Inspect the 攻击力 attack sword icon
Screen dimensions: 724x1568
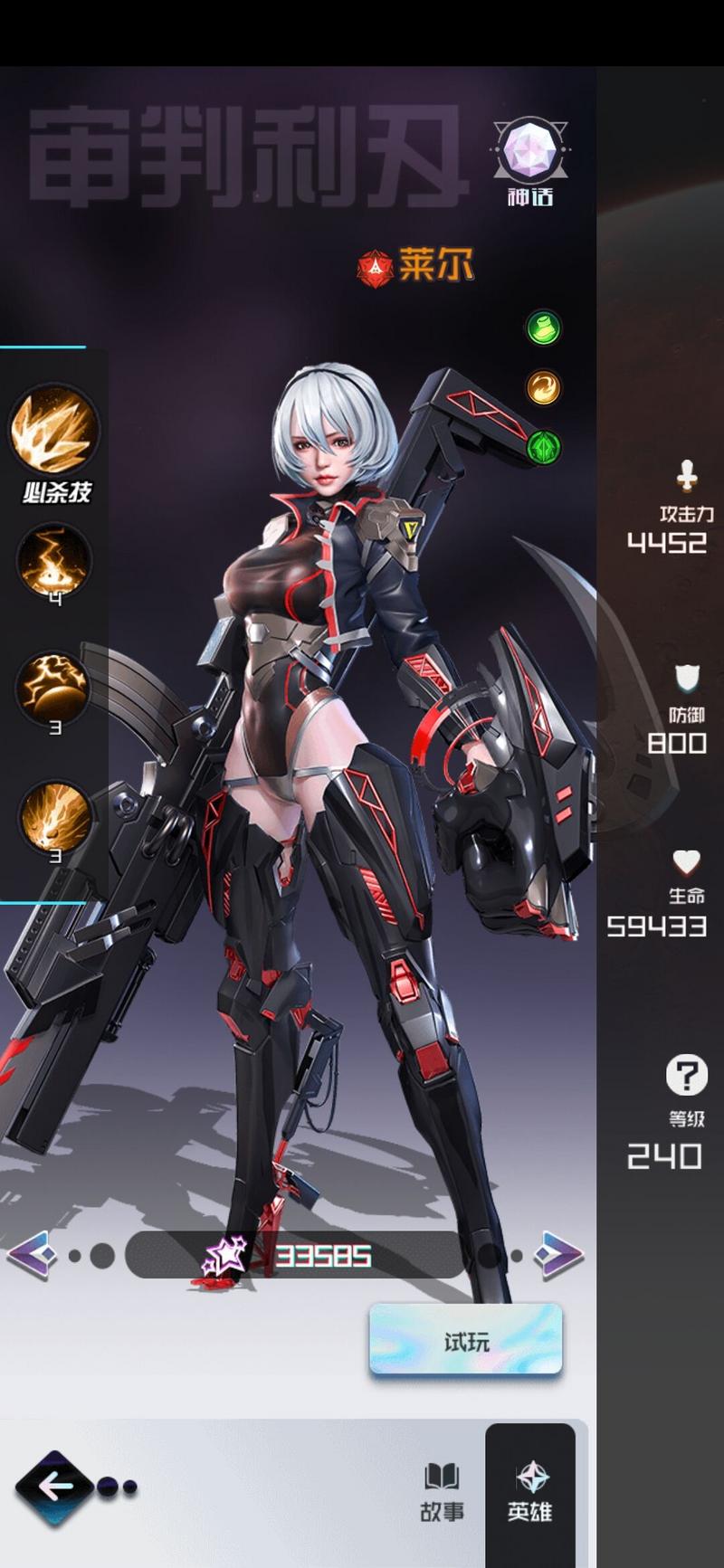point(687,474)
